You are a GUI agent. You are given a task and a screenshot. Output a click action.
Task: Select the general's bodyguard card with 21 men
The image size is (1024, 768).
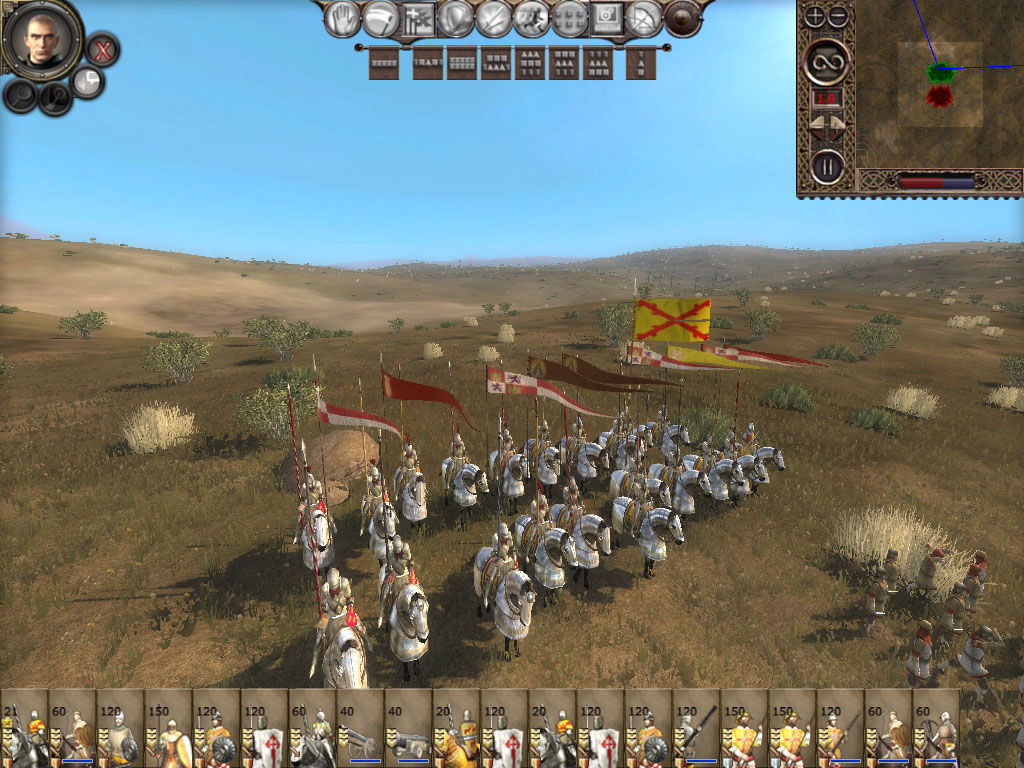pyautogui.click(x=24, y=728)
